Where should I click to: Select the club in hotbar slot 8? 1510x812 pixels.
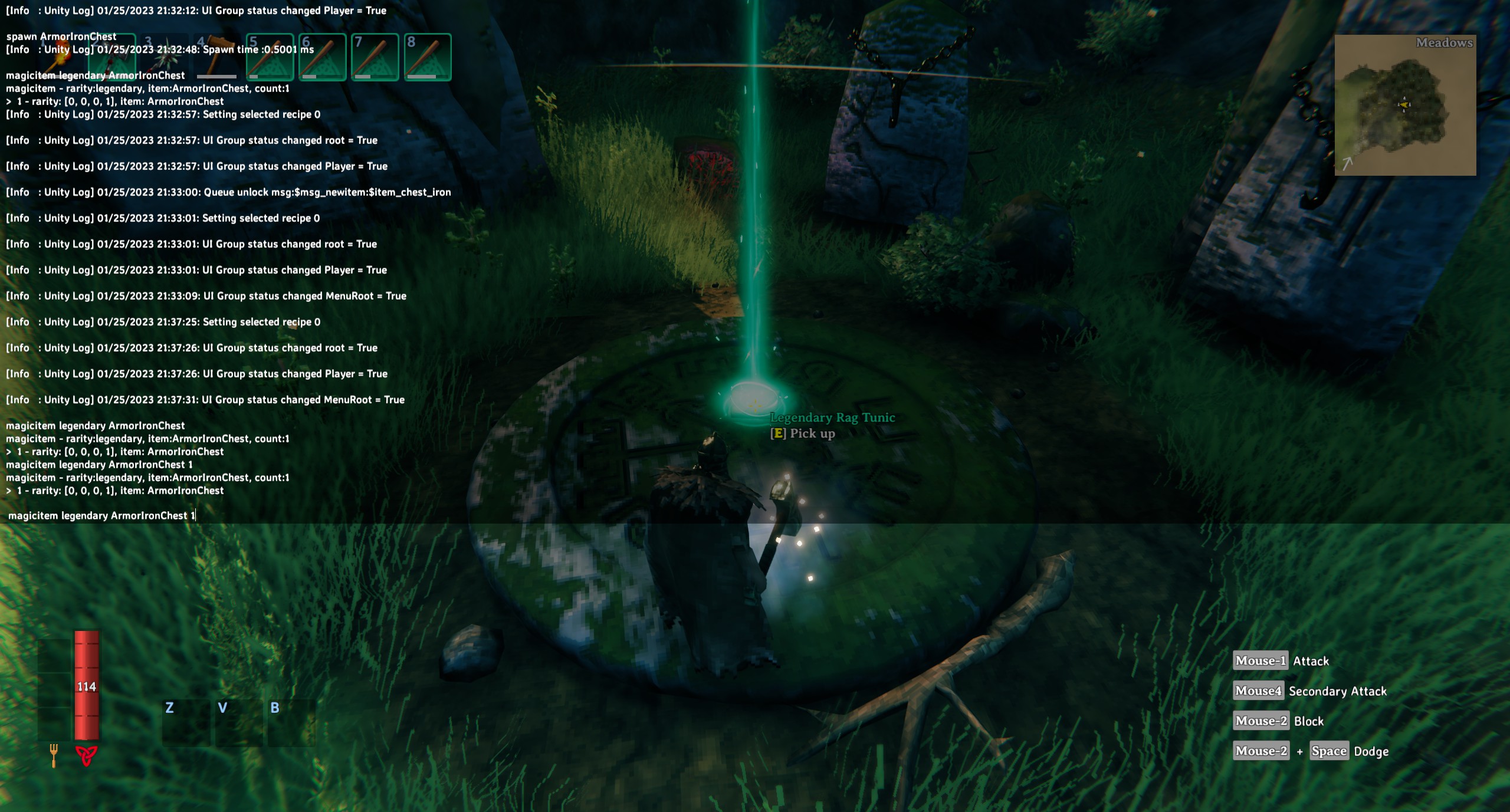[429, 57]
